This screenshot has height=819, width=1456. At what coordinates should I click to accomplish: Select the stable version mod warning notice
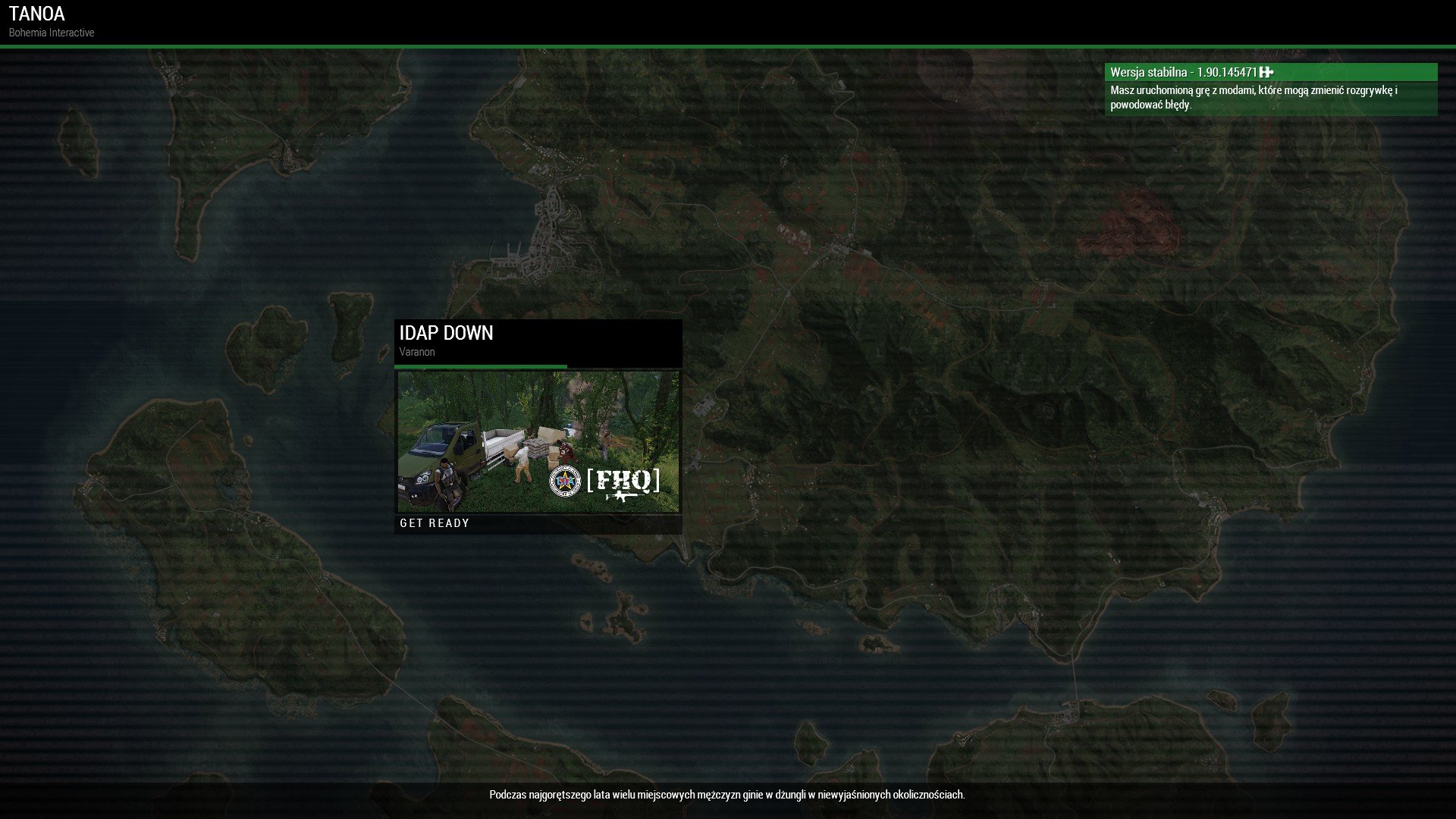(1270, 89)
